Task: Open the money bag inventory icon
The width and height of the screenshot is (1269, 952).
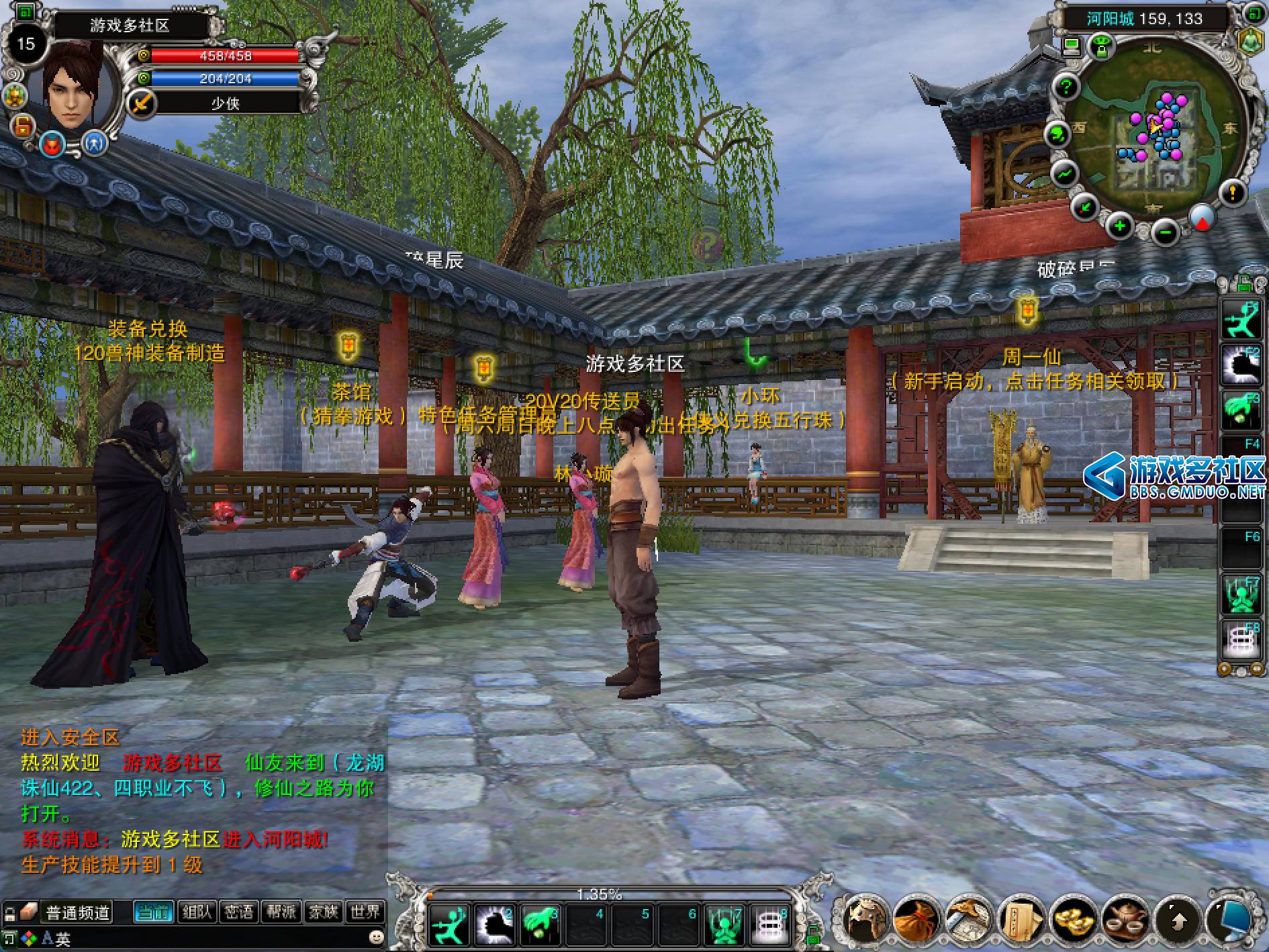Action: point(915,919)
